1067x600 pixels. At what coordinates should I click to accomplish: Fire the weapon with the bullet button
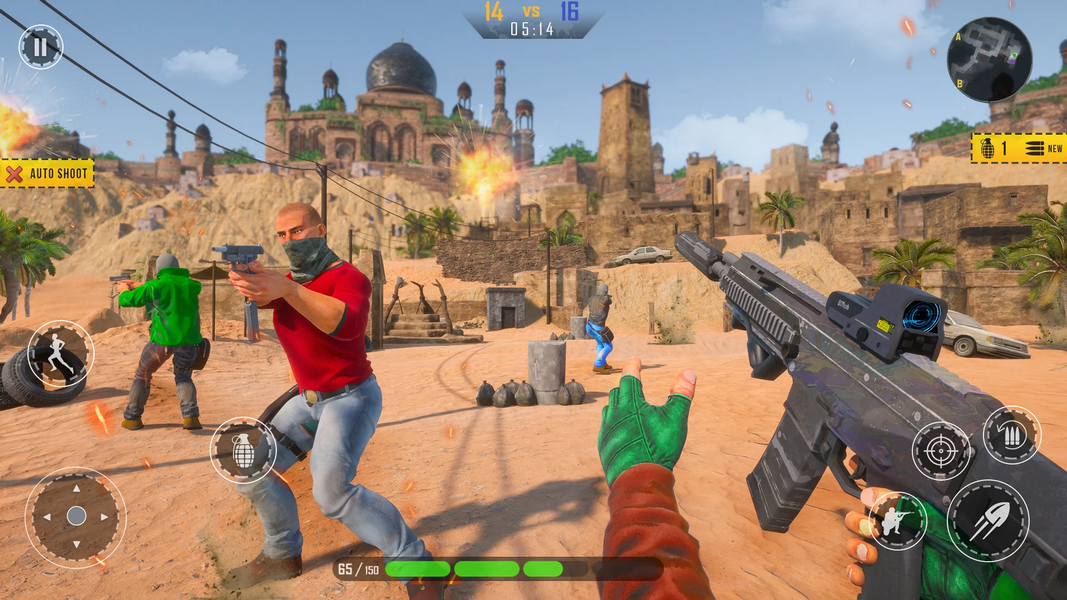988,520
